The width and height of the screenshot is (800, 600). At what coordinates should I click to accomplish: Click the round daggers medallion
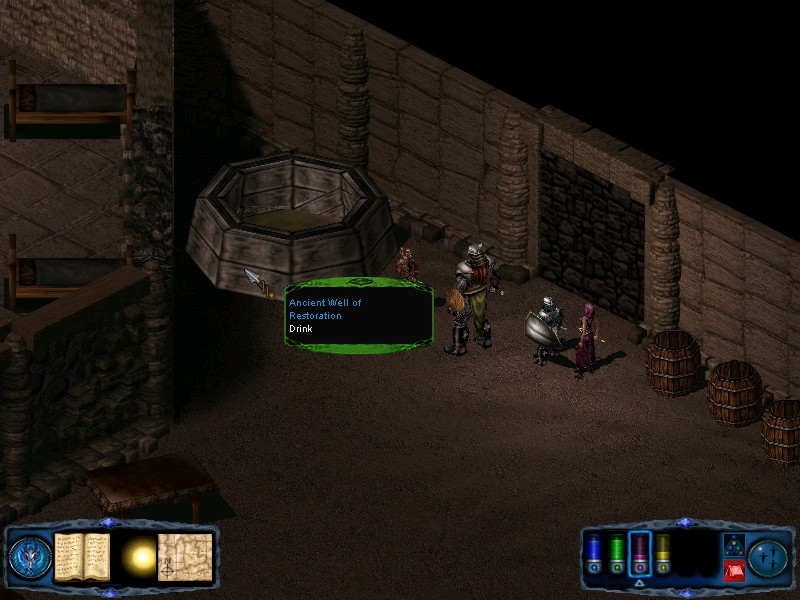pyautogui.click(x=769, y=557)
